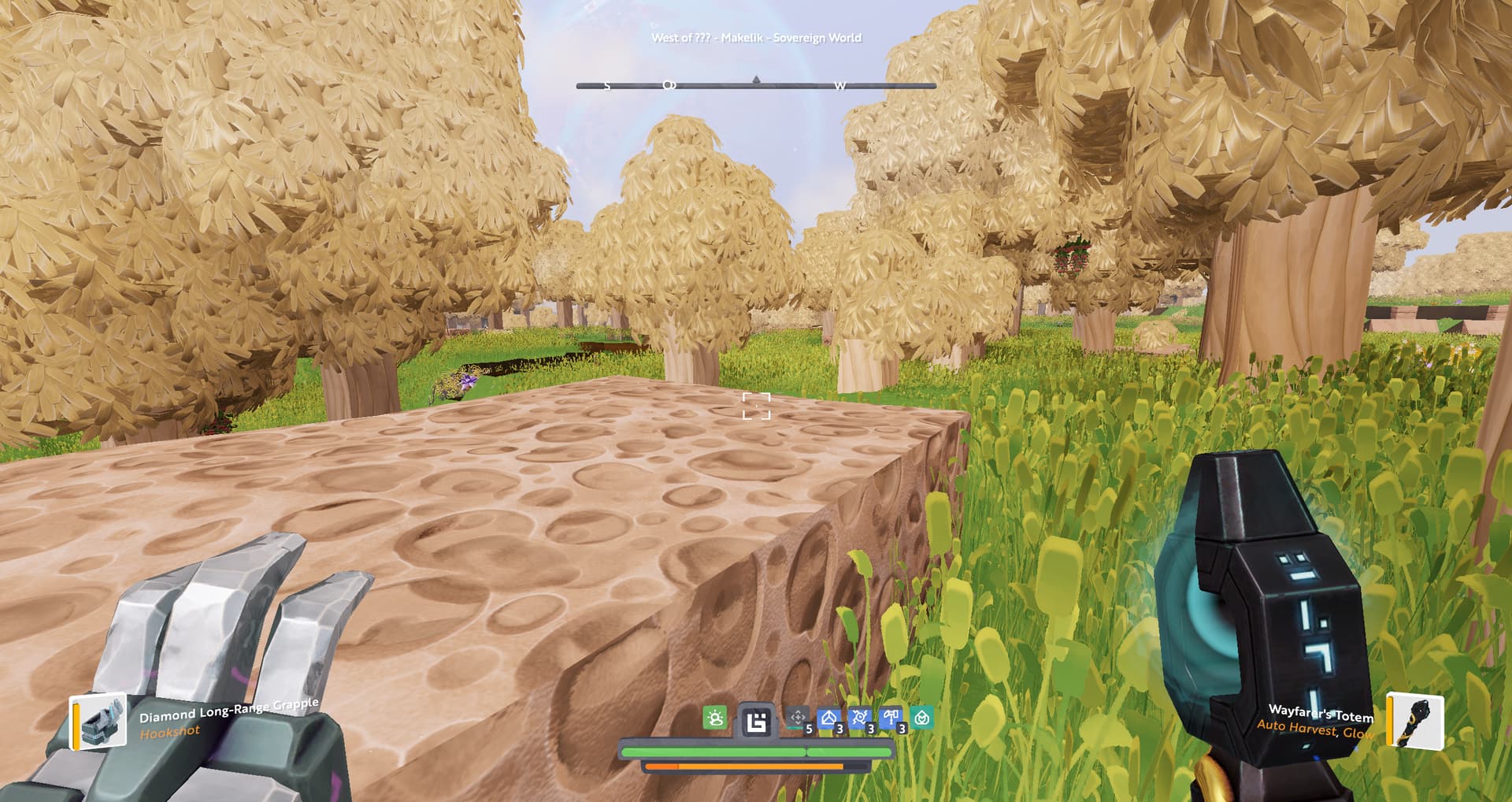Click the square character face icon
The width and height of the screenshot is (1512, 802).
(756, 721)
